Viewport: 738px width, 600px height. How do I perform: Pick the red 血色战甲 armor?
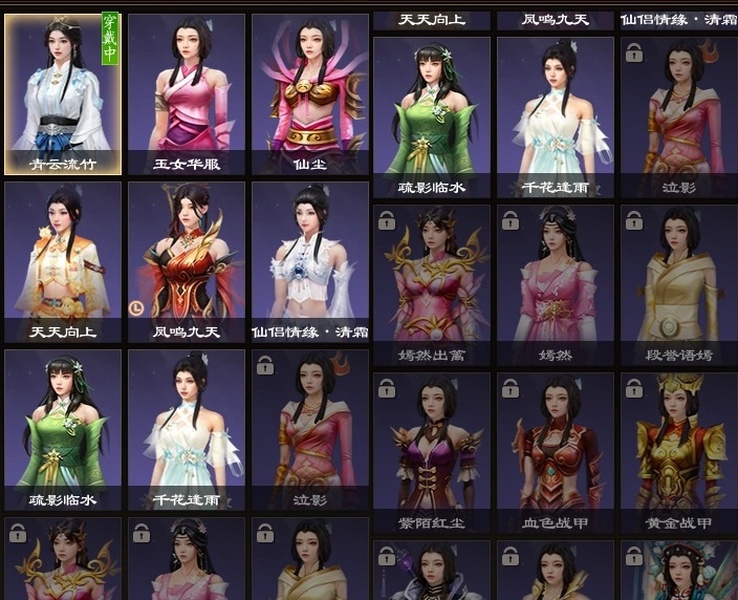(555, 451)
